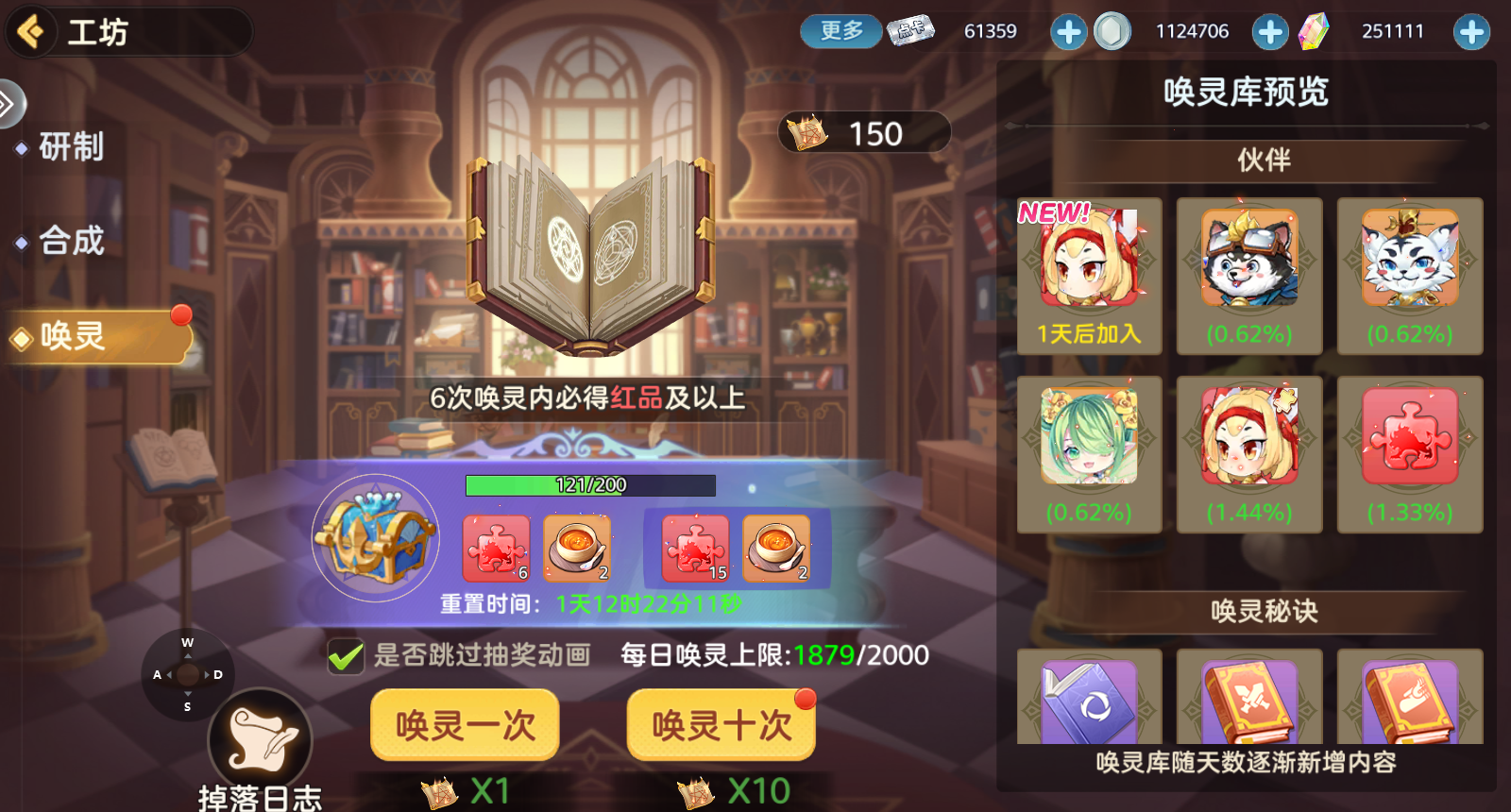Screen dimensions: 1511x812
Task: Toggle 是否跳过抽奖动画 checkbox
Action: [346, 655]
